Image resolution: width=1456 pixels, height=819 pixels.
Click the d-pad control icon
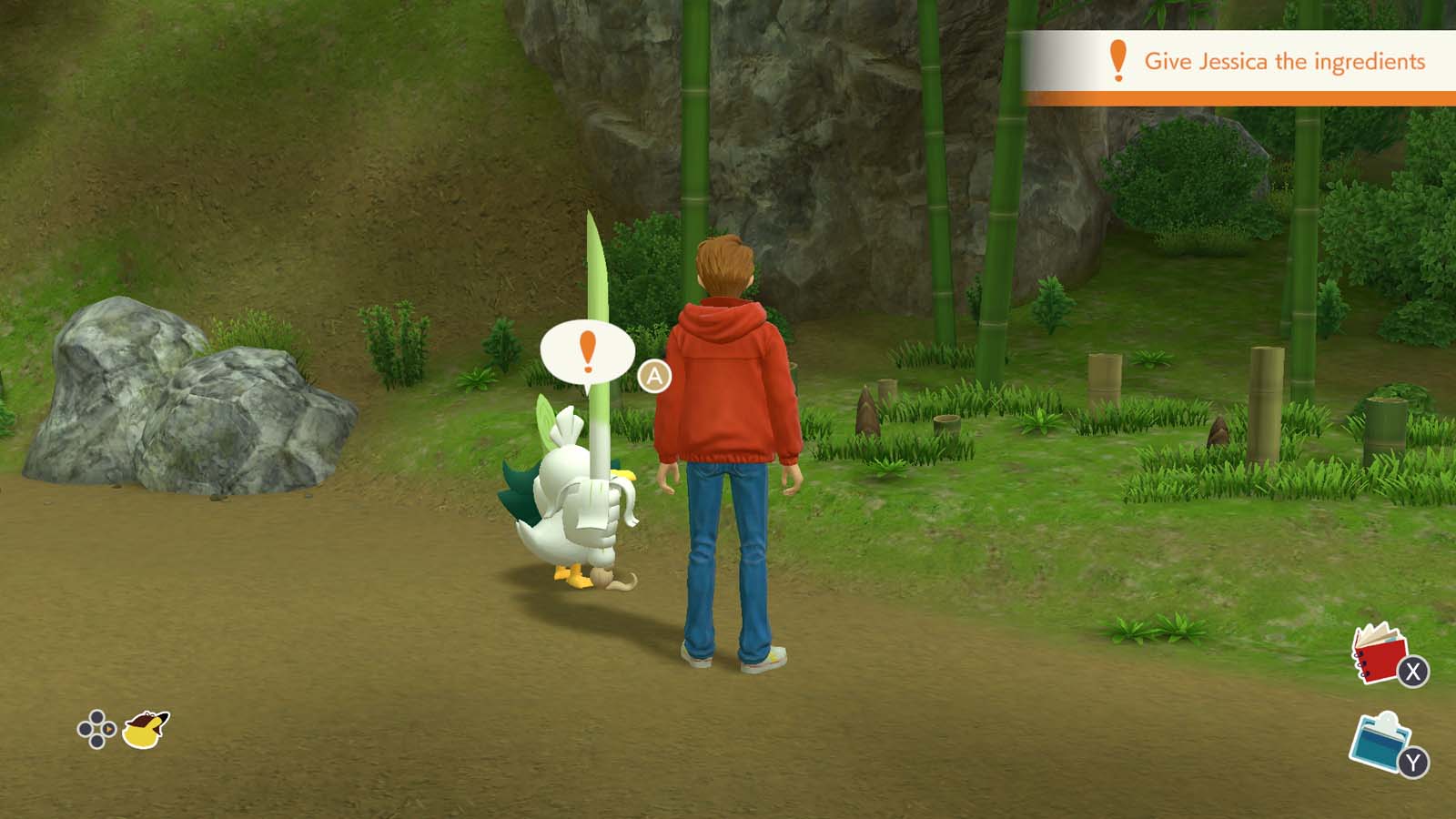[96, 728]
